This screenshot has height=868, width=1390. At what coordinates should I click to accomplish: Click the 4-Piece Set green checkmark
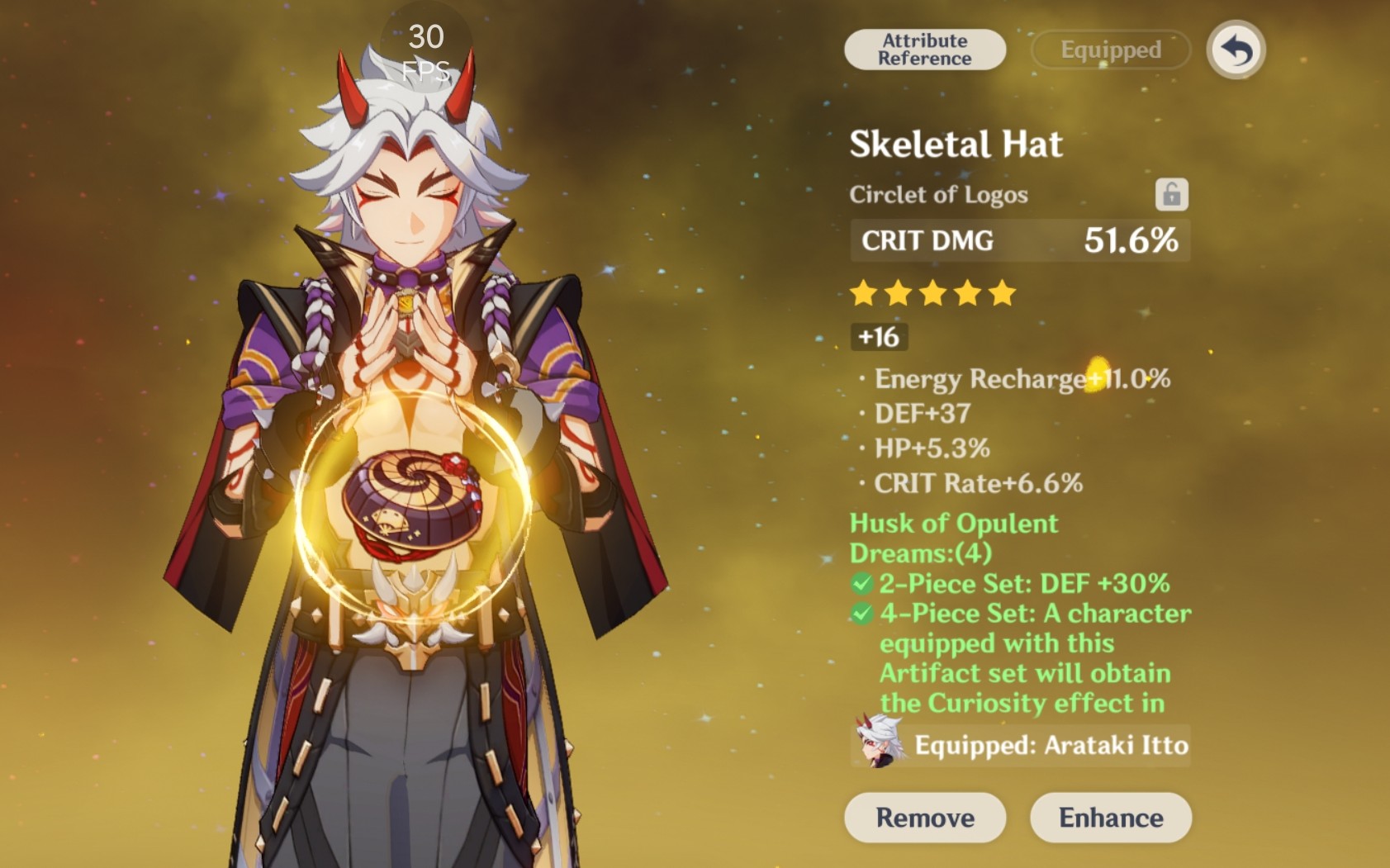861,614
